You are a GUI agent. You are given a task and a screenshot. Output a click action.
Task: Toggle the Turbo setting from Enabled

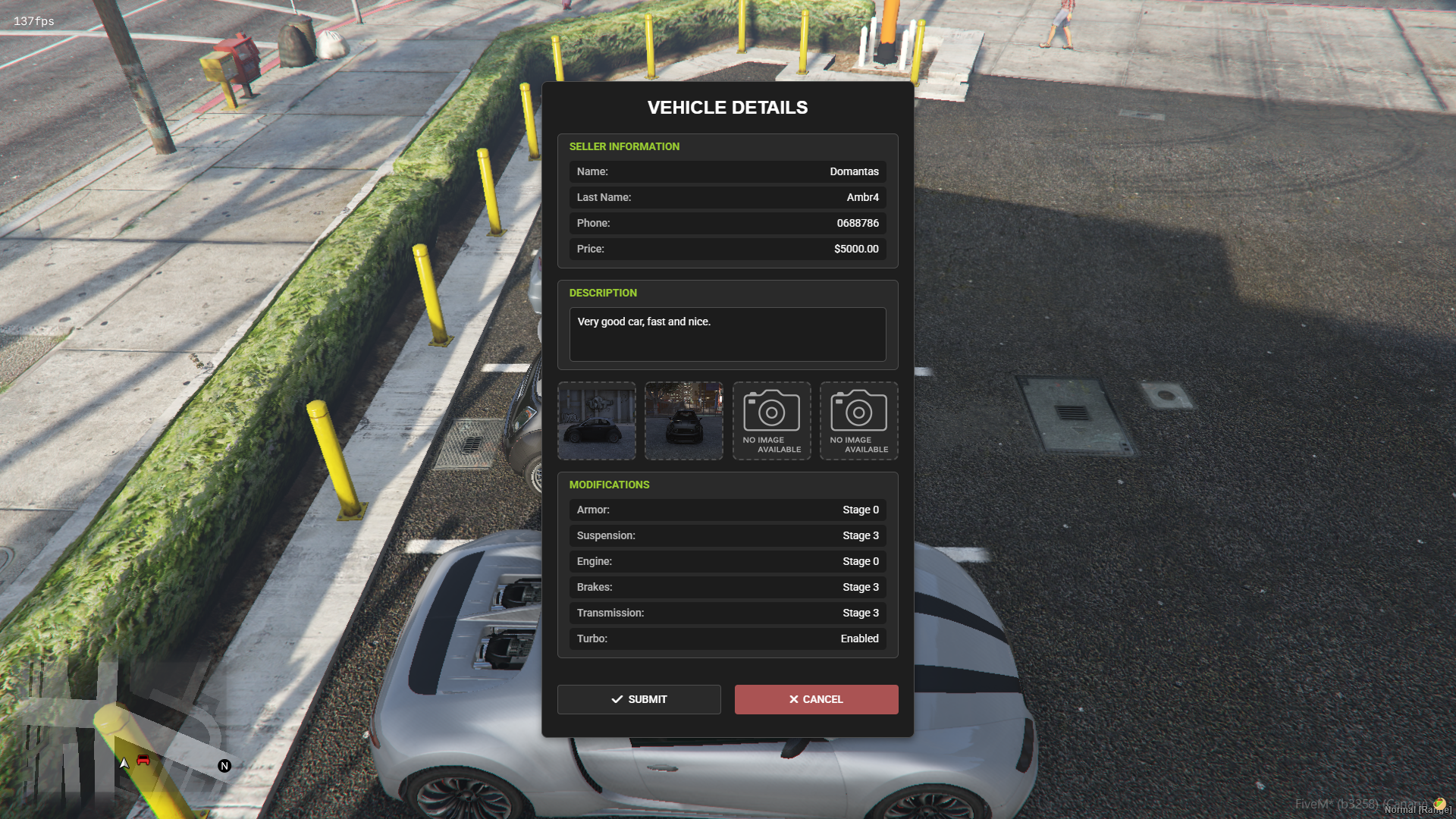[x=726, y=639]
